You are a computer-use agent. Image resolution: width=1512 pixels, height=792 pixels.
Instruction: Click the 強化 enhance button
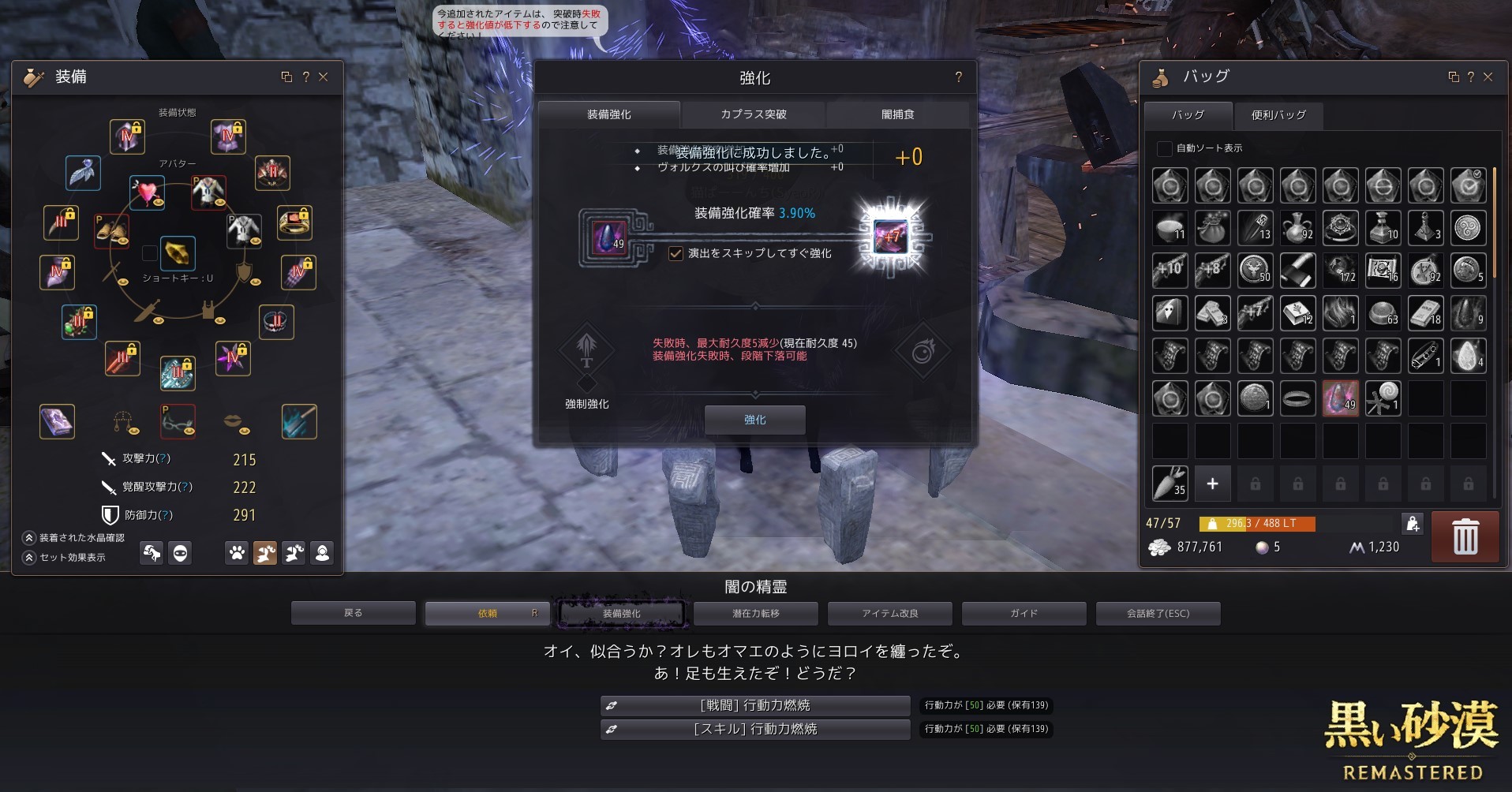point(754,420)
